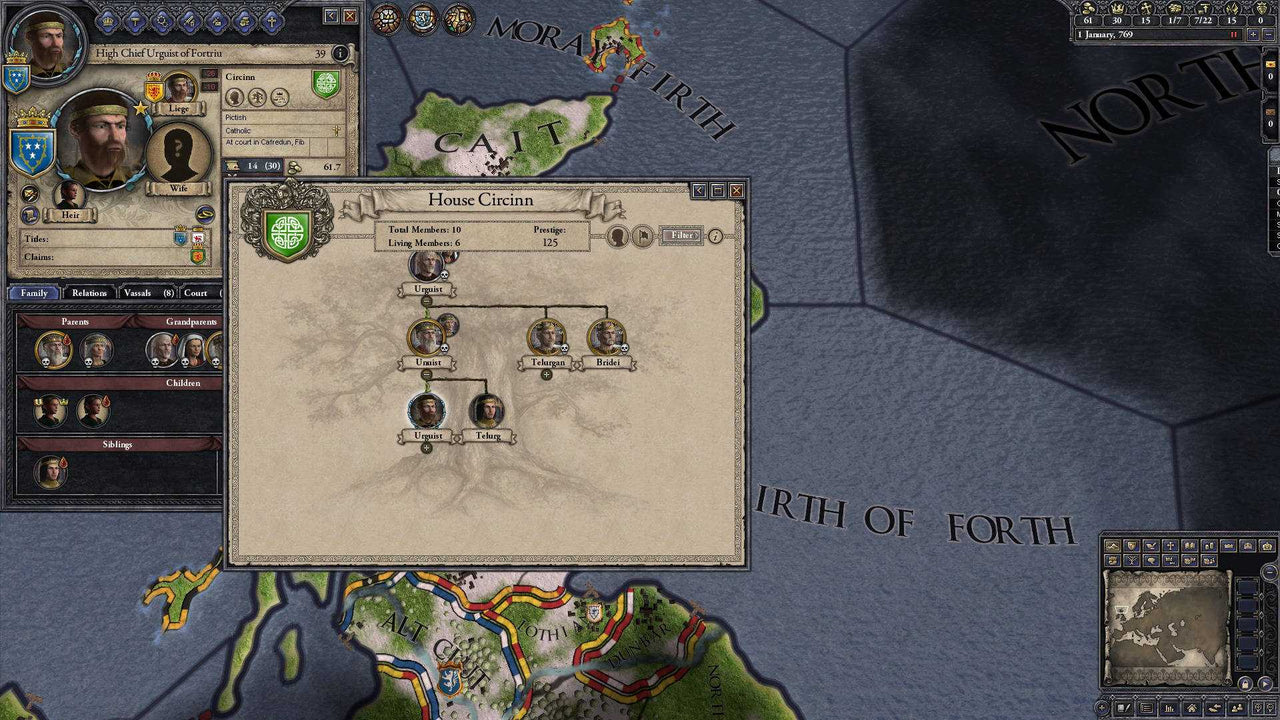This screenshot has width=1280, height=720.
Task: Select the military menu sword icon
Action: [190, 19]
